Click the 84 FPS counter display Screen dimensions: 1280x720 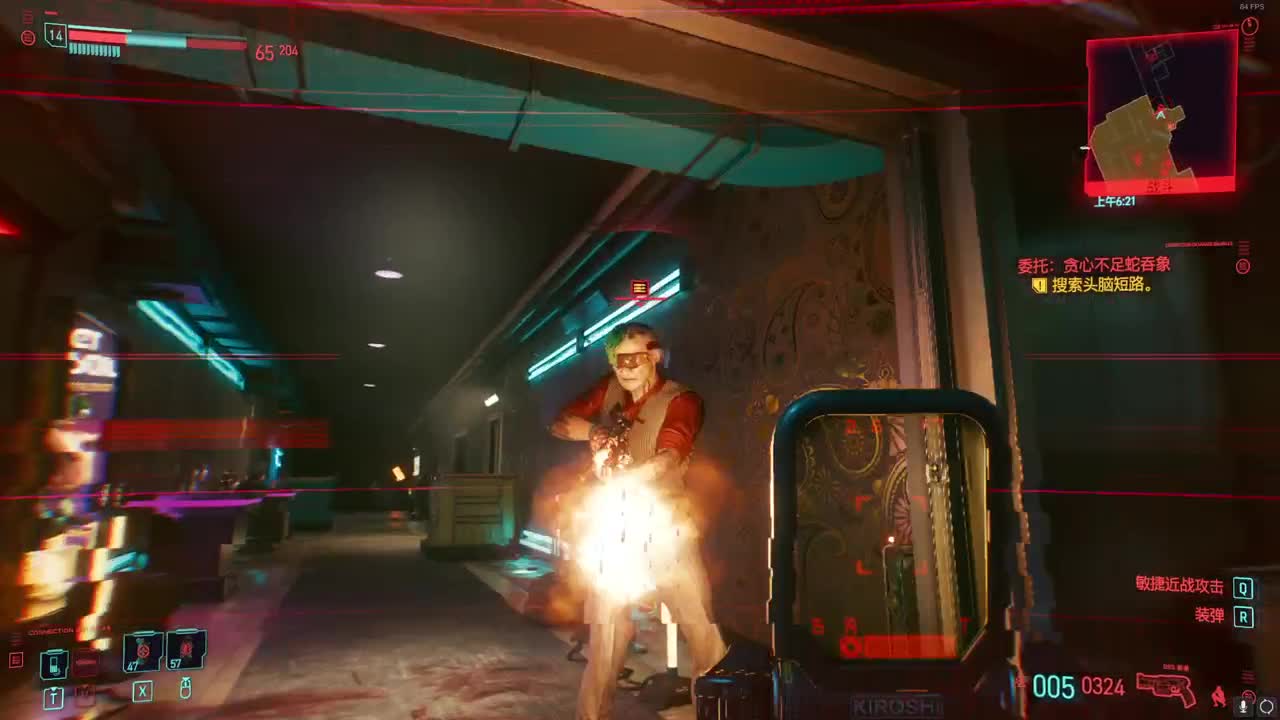(1253, 7)
